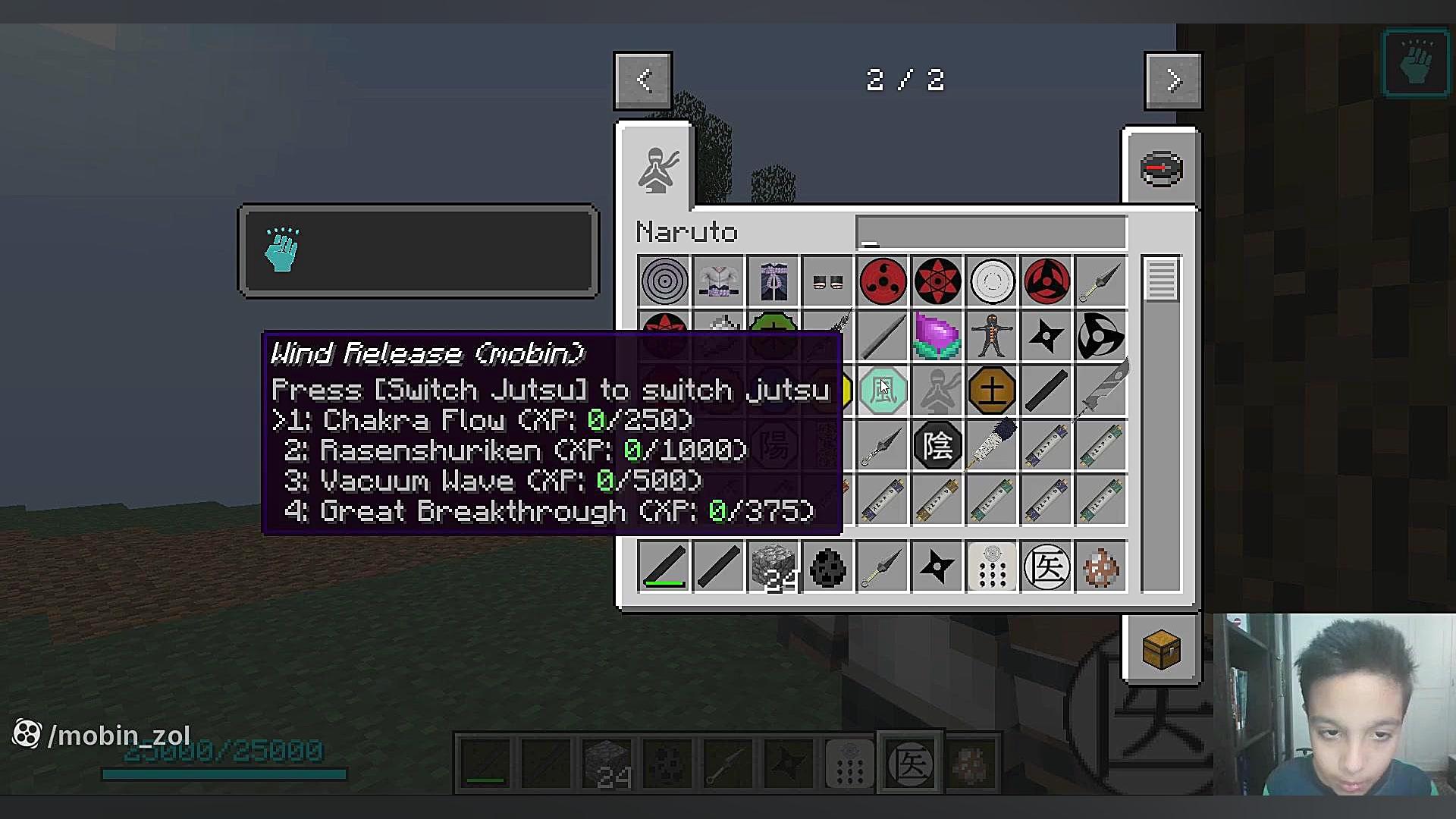
Task: Click the item search text field
Action: point(990,233)
